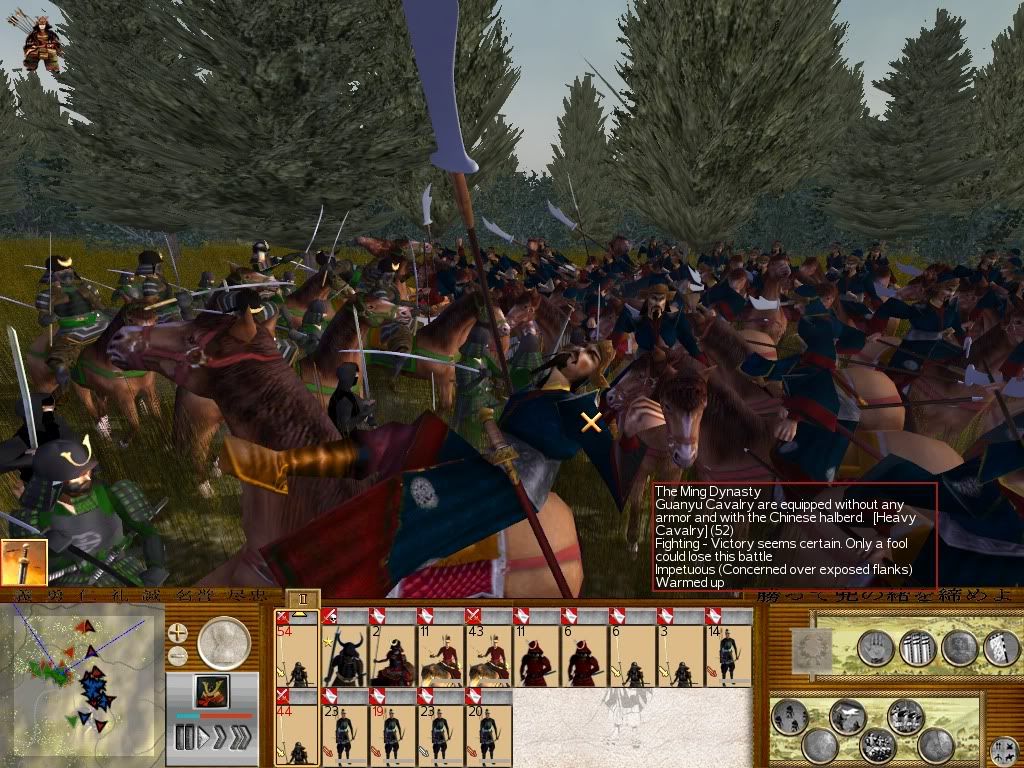Click the sword icon at left edge
The height and width of the screenshot is (768, 1024).
[24, 563]
